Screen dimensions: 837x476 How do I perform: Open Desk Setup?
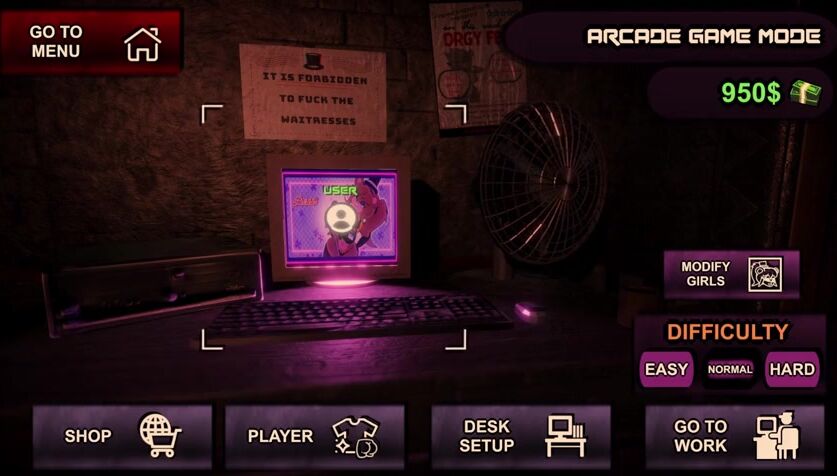[x=520, y=435]
